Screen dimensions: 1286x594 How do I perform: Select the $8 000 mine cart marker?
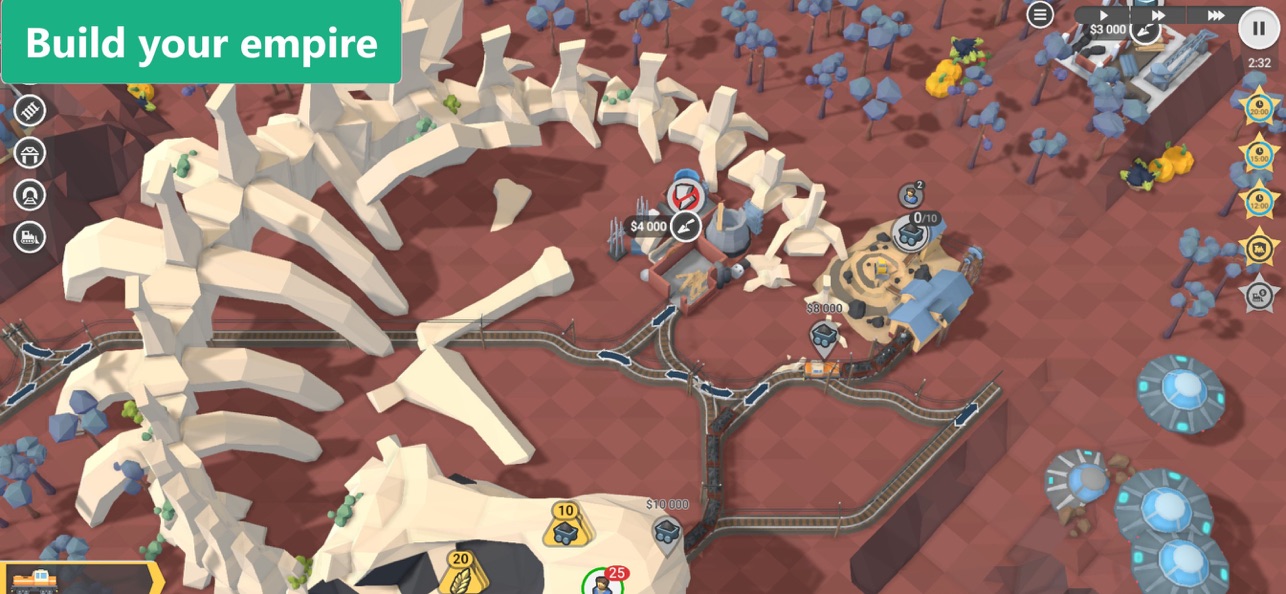tap(824, 335)
